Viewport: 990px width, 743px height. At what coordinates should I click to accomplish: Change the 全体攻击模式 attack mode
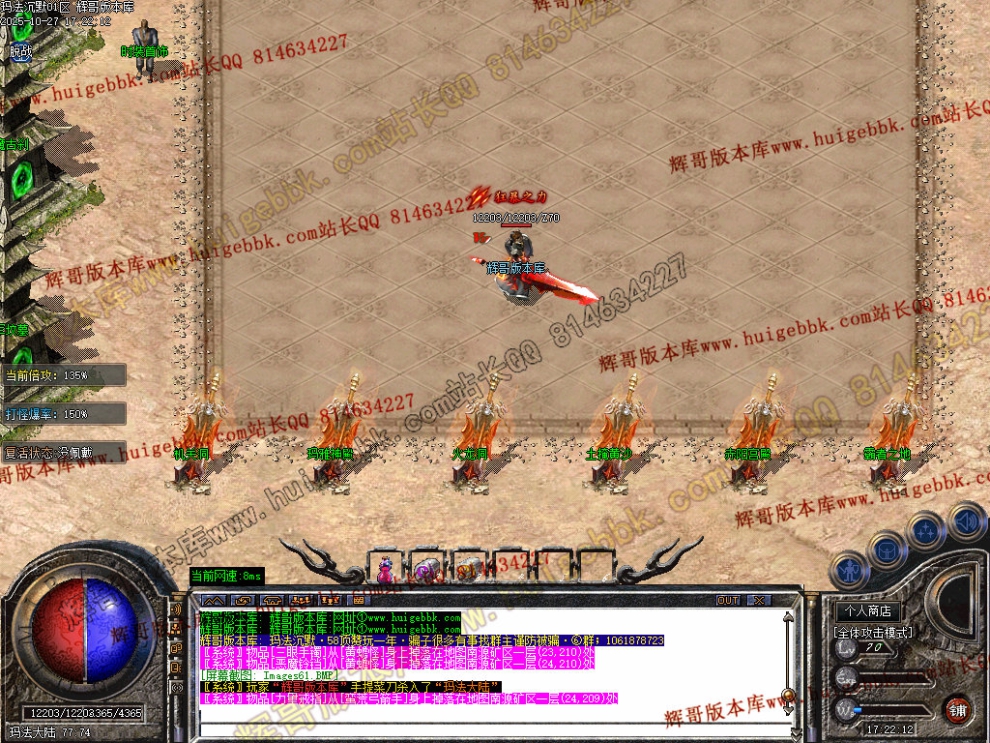873,632
